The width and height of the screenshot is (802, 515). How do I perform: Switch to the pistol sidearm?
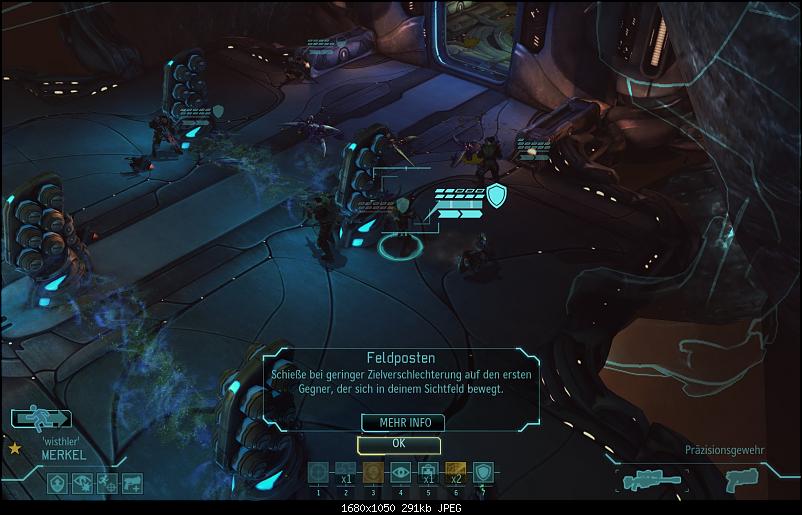737,480
